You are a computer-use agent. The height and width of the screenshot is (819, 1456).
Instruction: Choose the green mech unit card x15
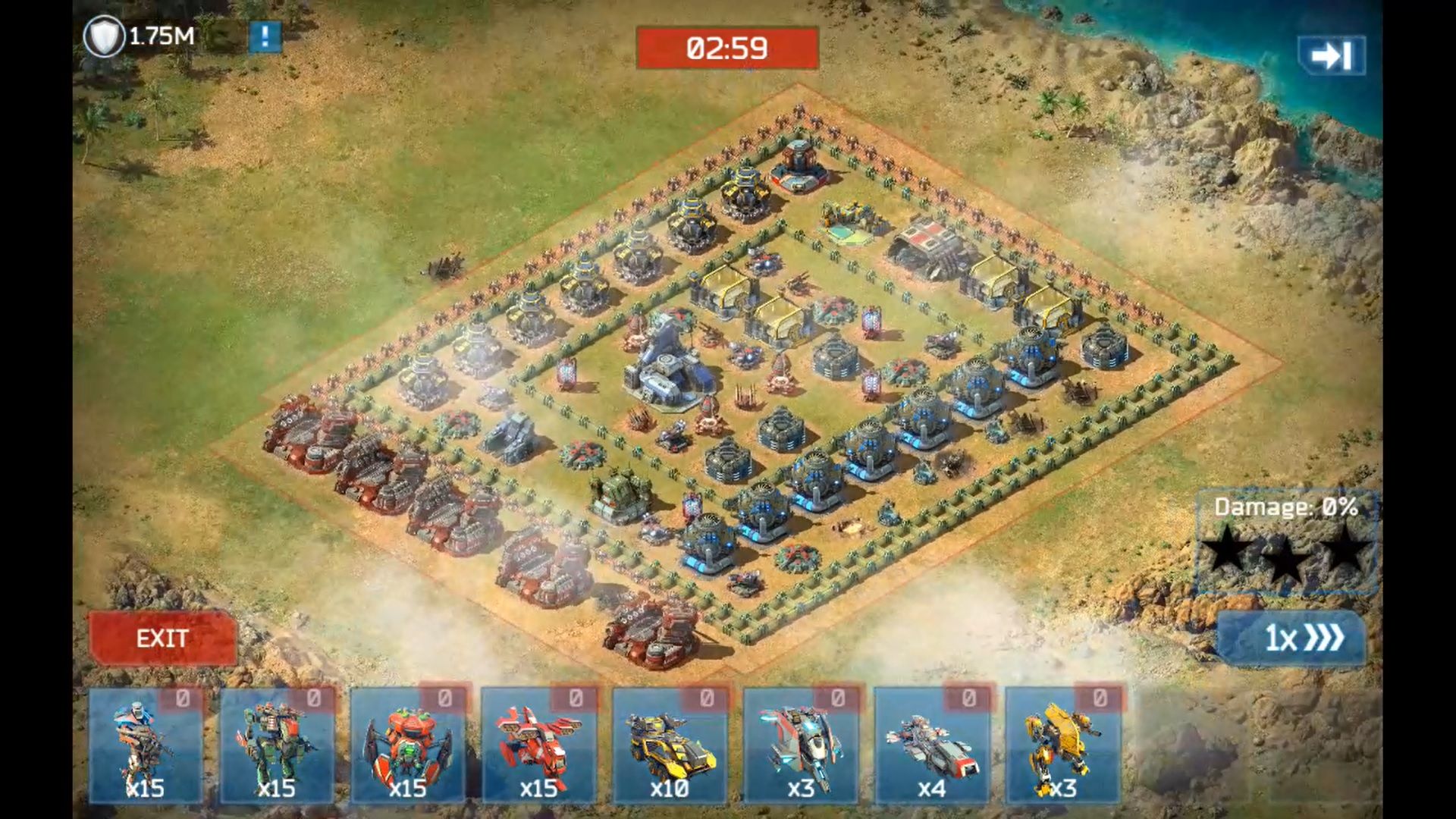pyautogui.click(x=277, y=745)
